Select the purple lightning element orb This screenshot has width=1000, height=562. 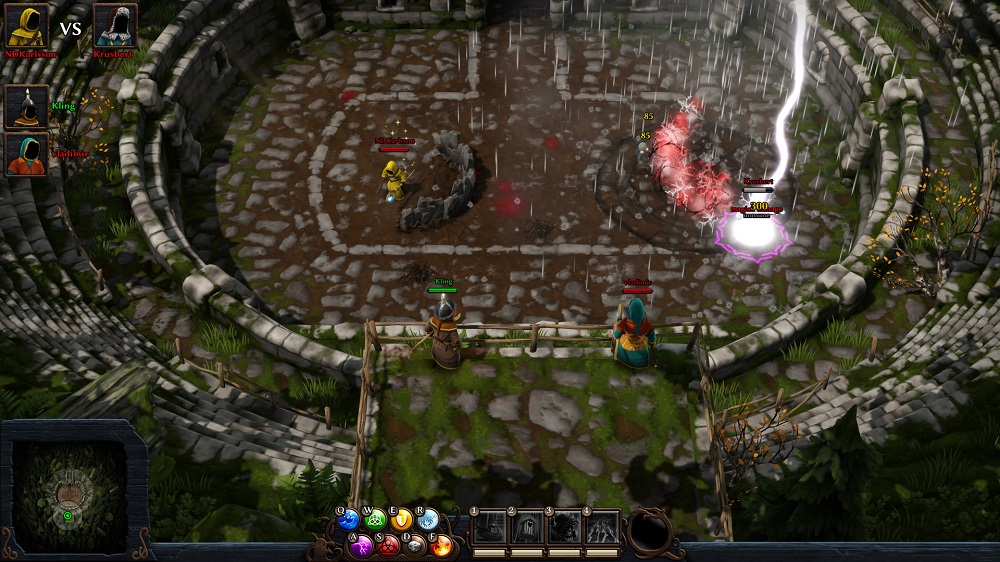click(x=364, y=546)
